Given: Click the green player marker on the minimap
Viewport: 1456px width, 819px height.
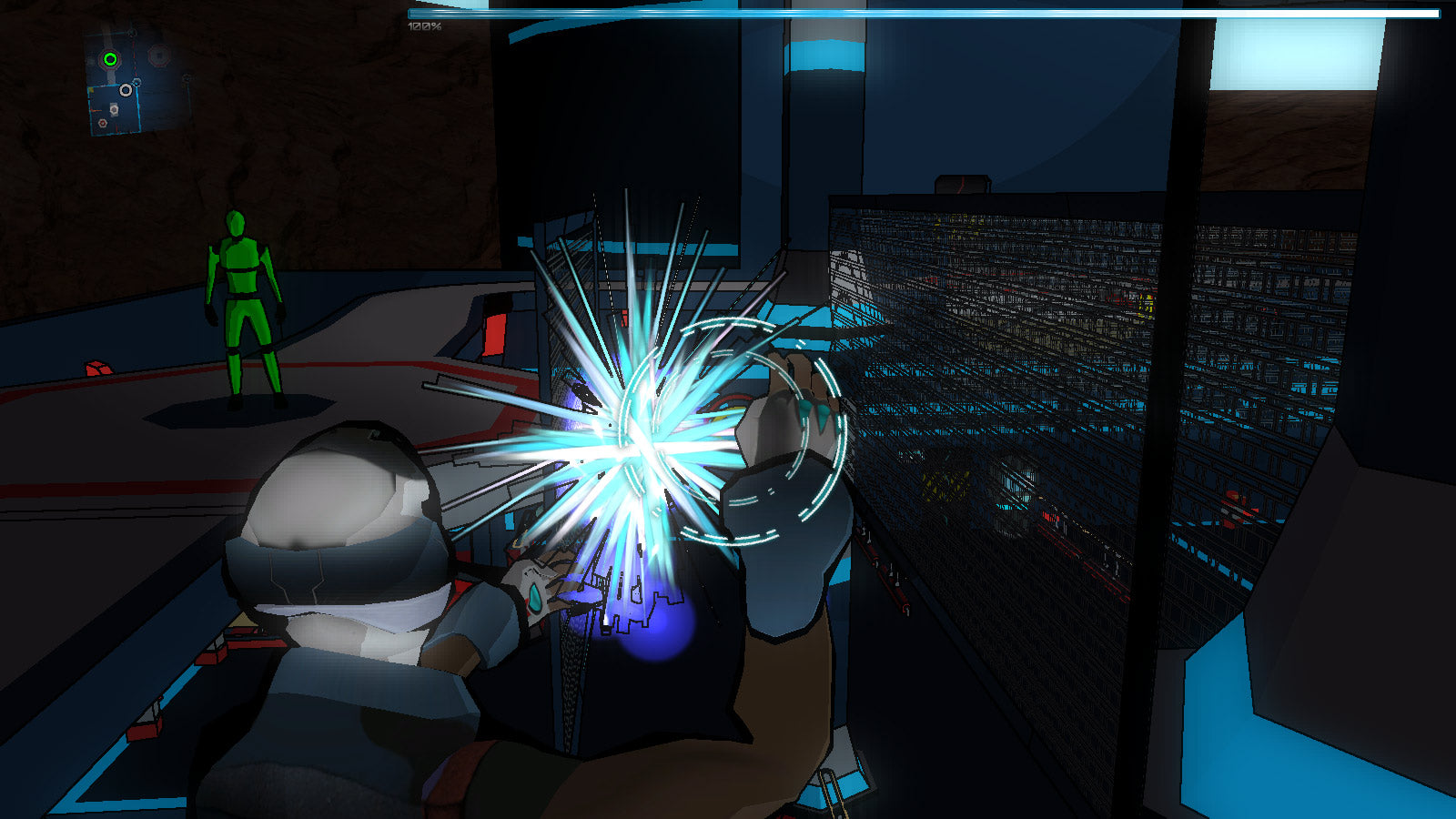Looking at the screenshot, I should [x=110, y=59].
